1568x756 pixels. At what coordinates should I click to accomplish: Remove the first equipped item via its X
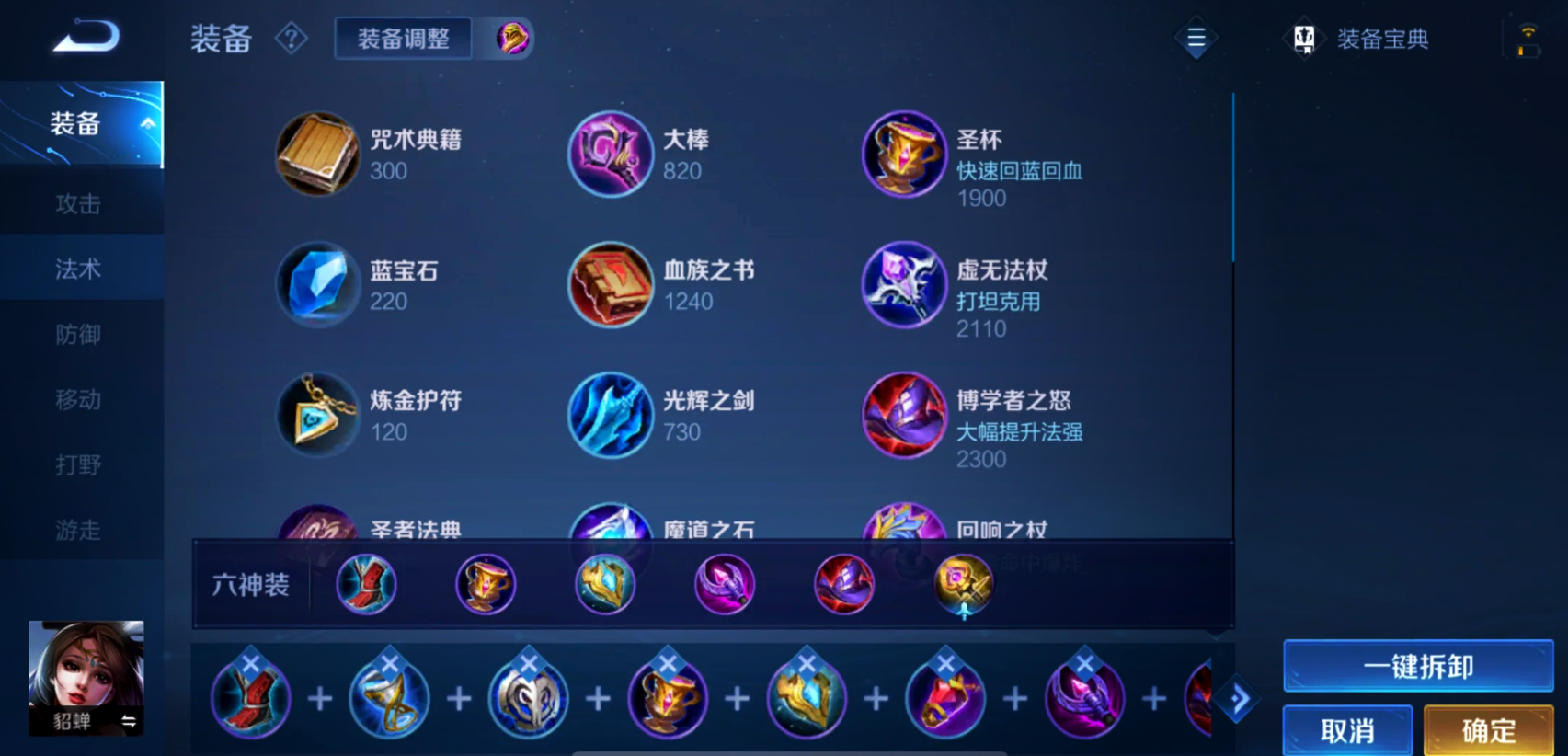[x=251, y=661]
